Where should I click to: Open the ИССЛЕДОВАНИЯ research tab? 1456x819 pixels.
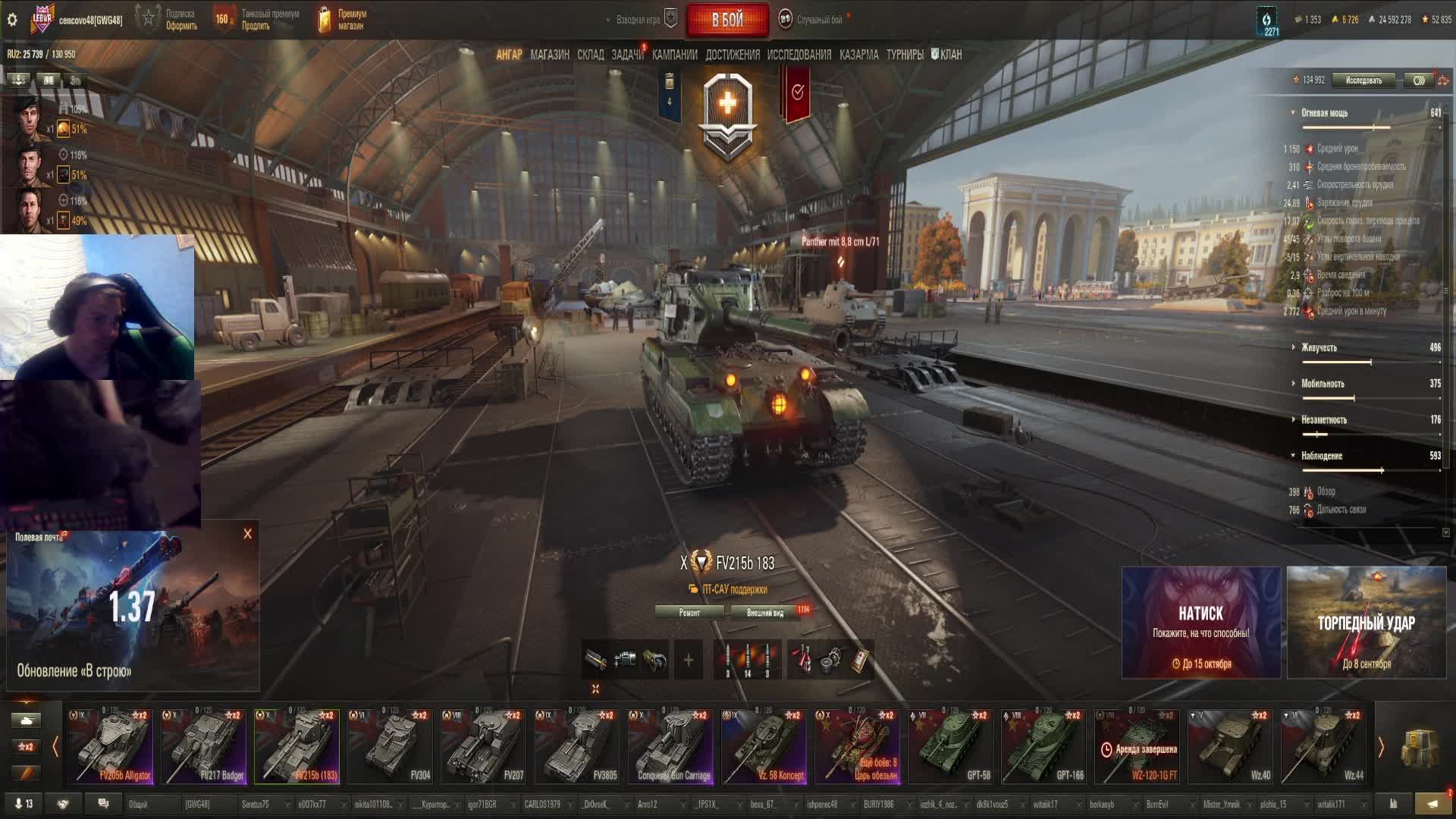(799, 55)
